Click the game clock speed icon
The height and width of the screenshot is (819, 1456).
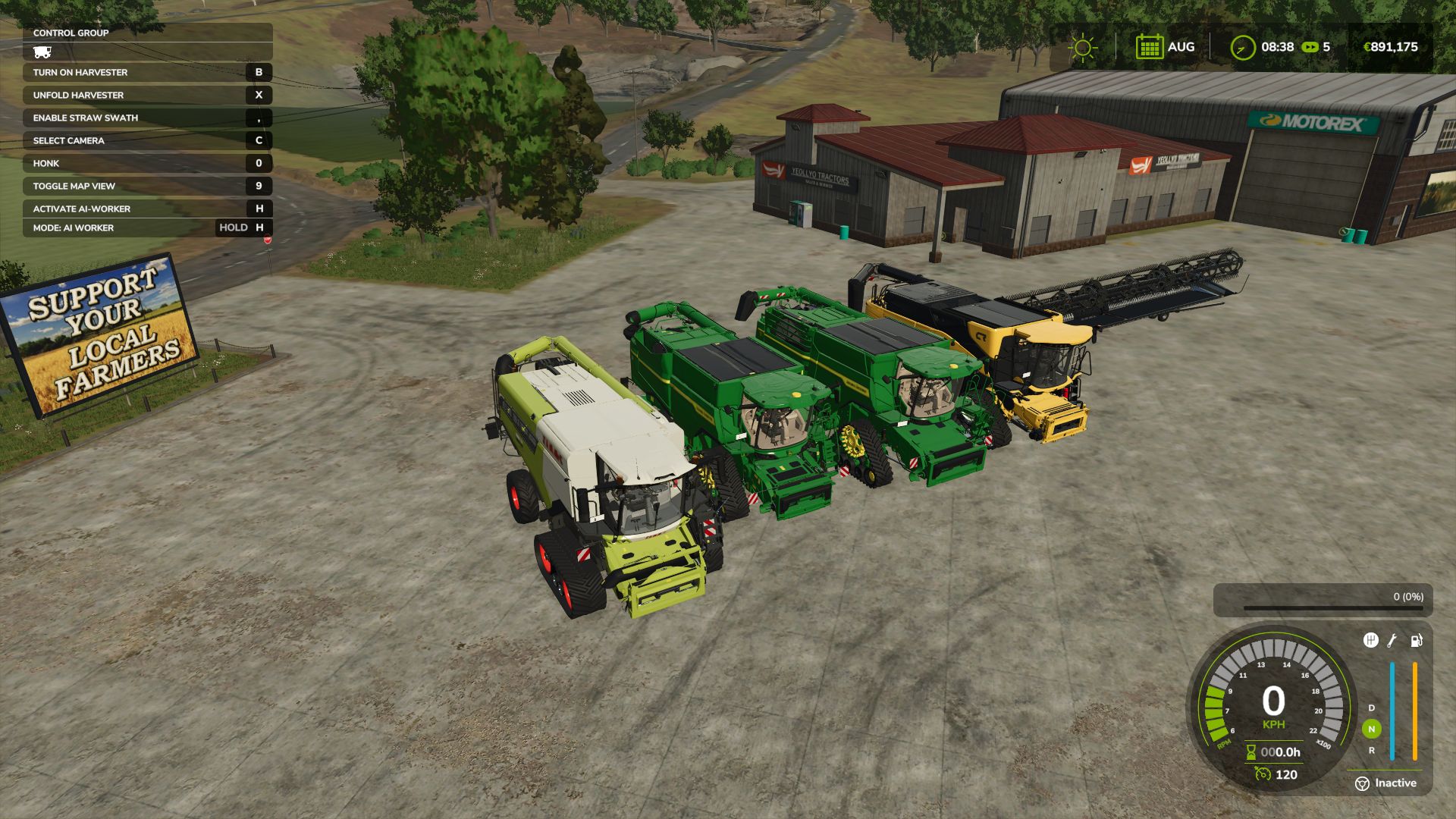pyautogui.click(x=1242, y=48)
